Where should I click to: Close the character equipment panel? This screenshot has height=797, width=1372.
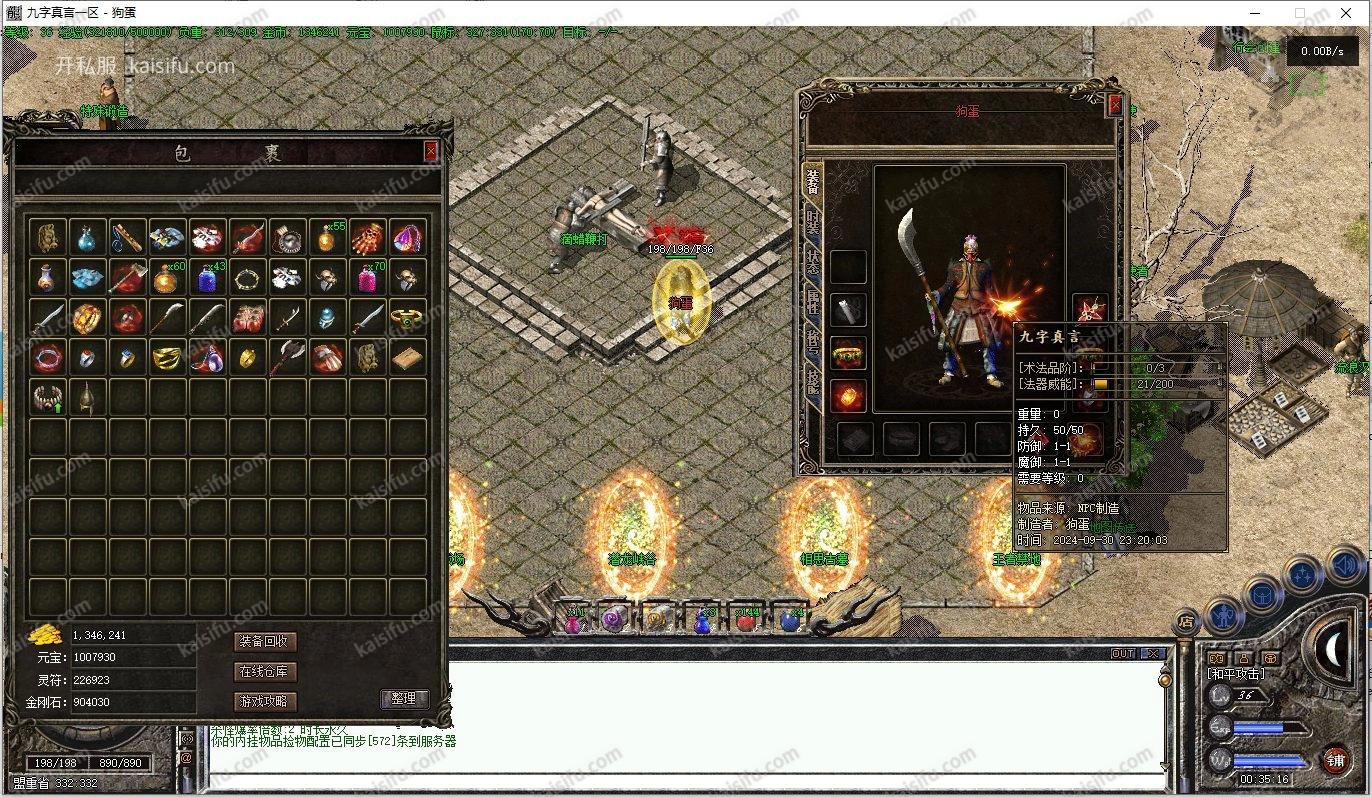pos(1115,104)
